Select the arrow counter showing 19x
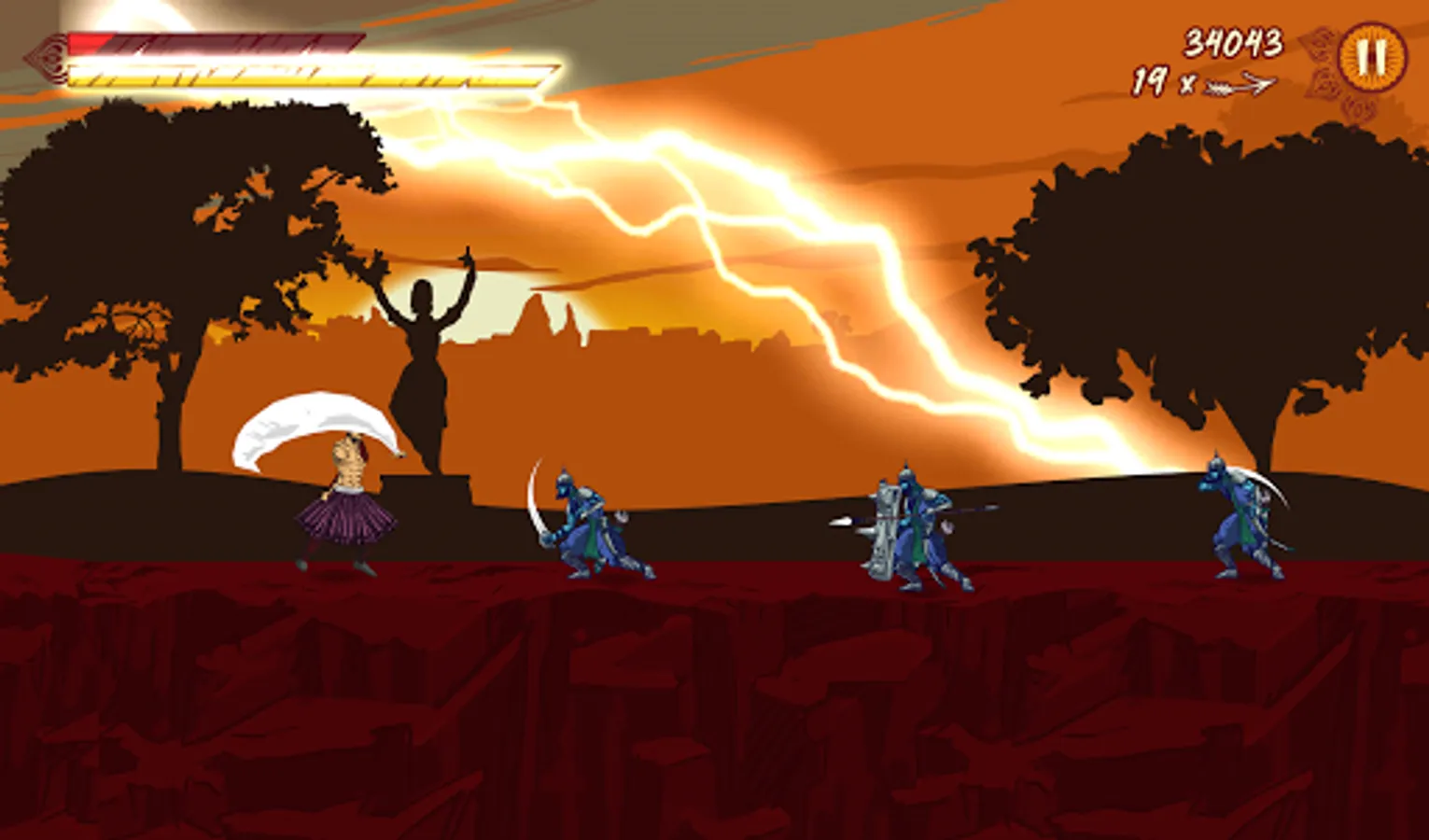 (x=1155, y=82)
